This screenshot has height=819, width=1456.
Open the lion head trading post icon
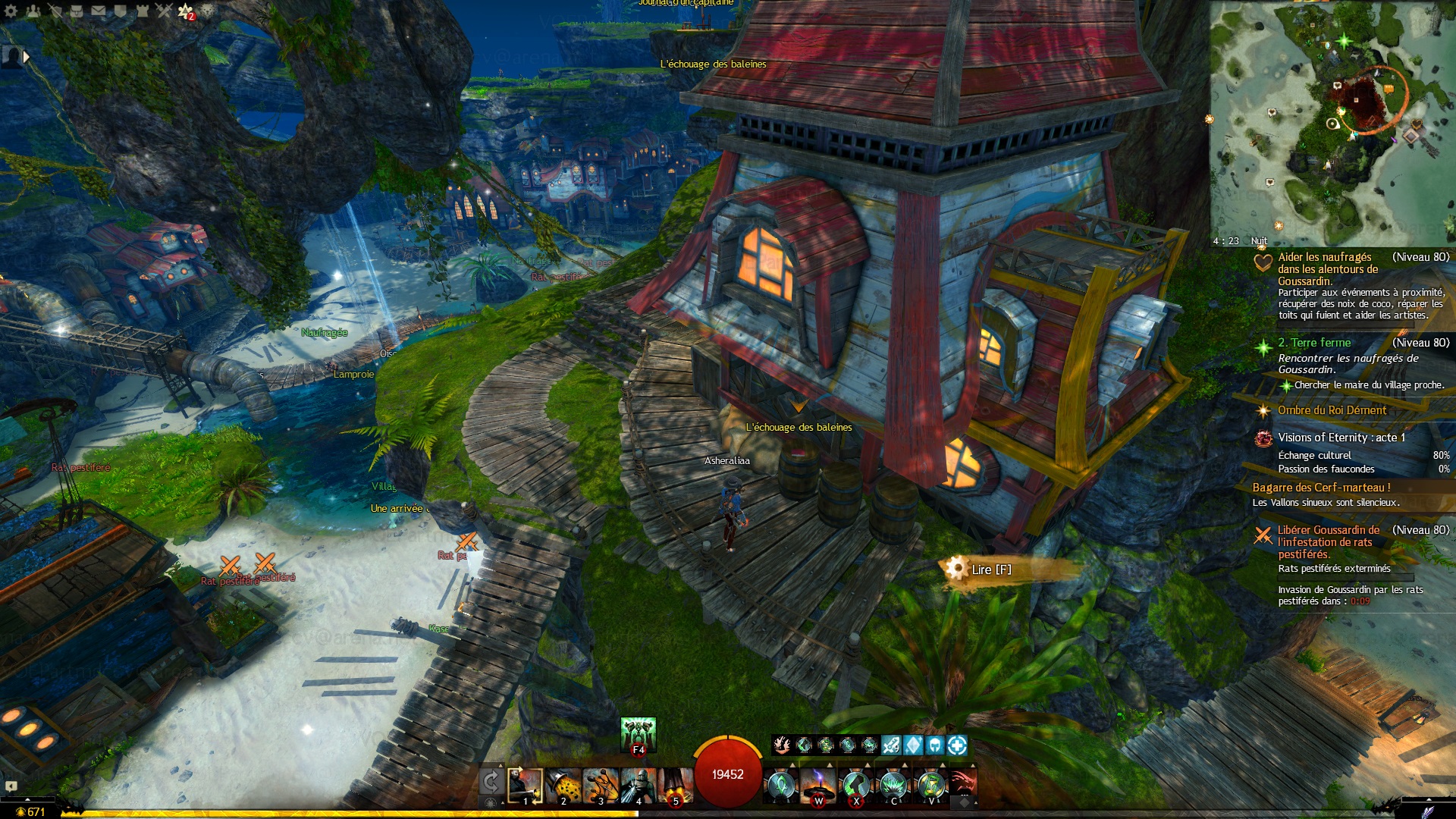208,11
